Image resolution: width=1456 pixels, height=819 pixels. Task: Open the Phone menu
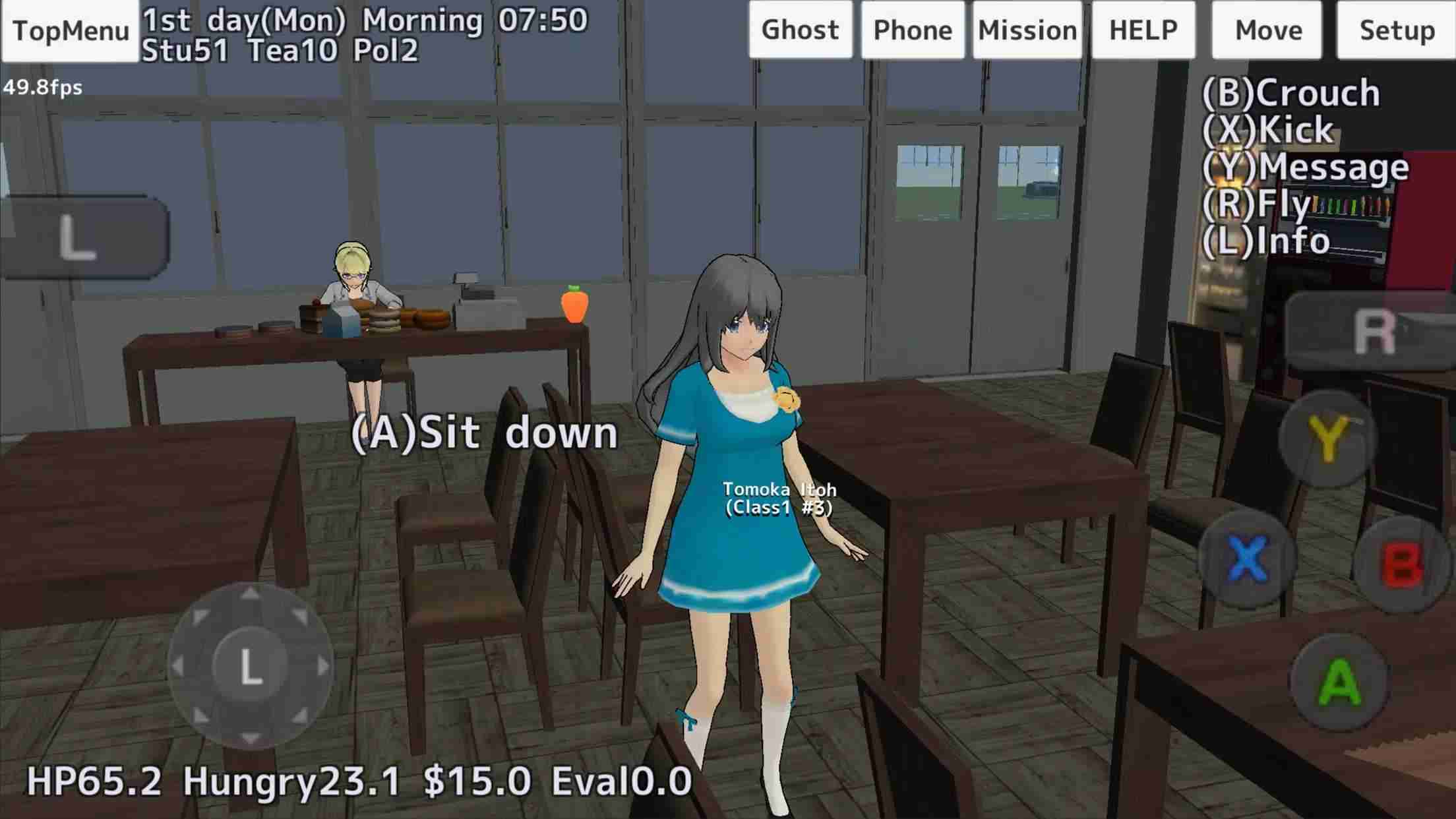pos(913,29)
